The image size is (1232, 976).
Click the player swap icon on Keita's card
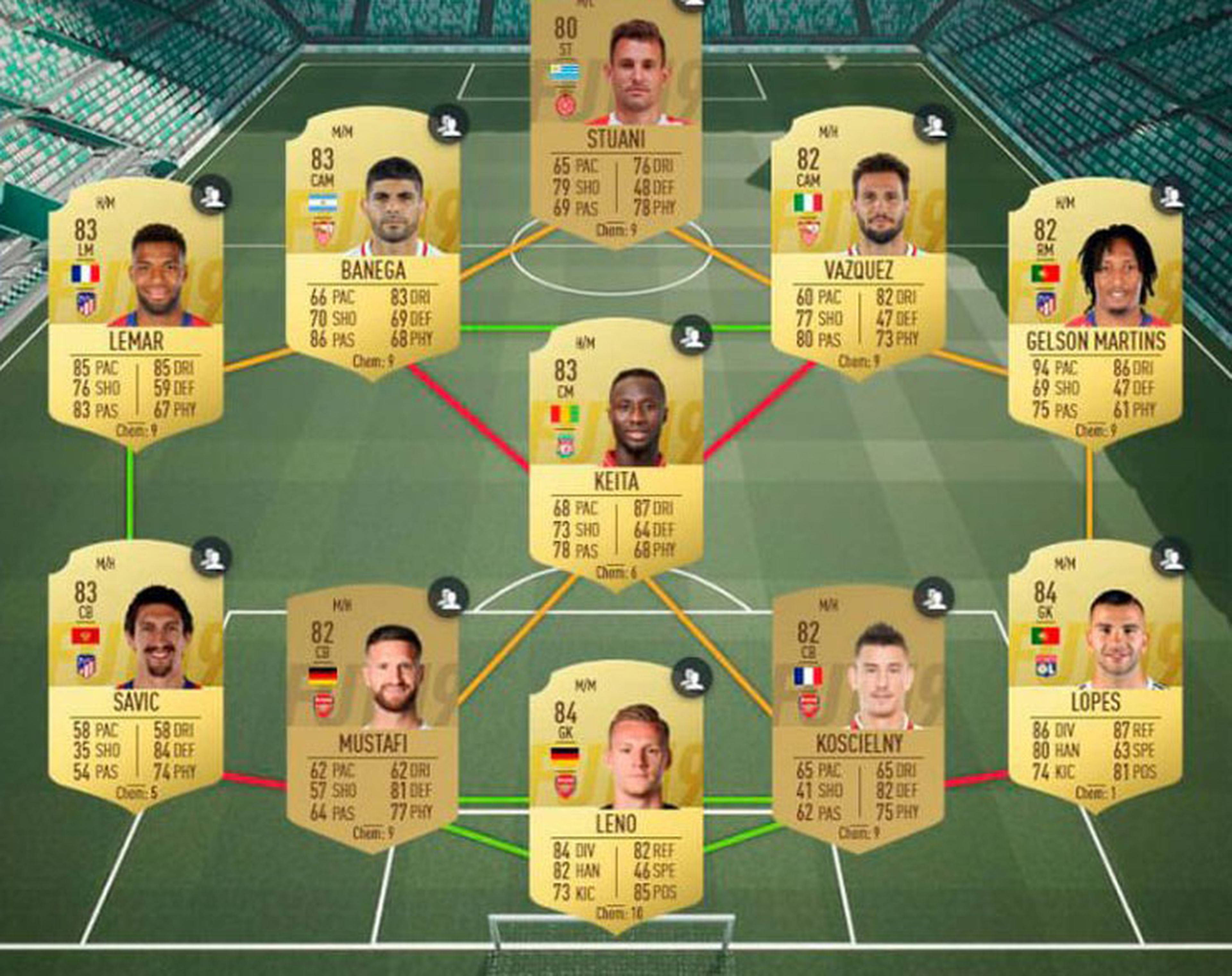(x=692, y=337)
